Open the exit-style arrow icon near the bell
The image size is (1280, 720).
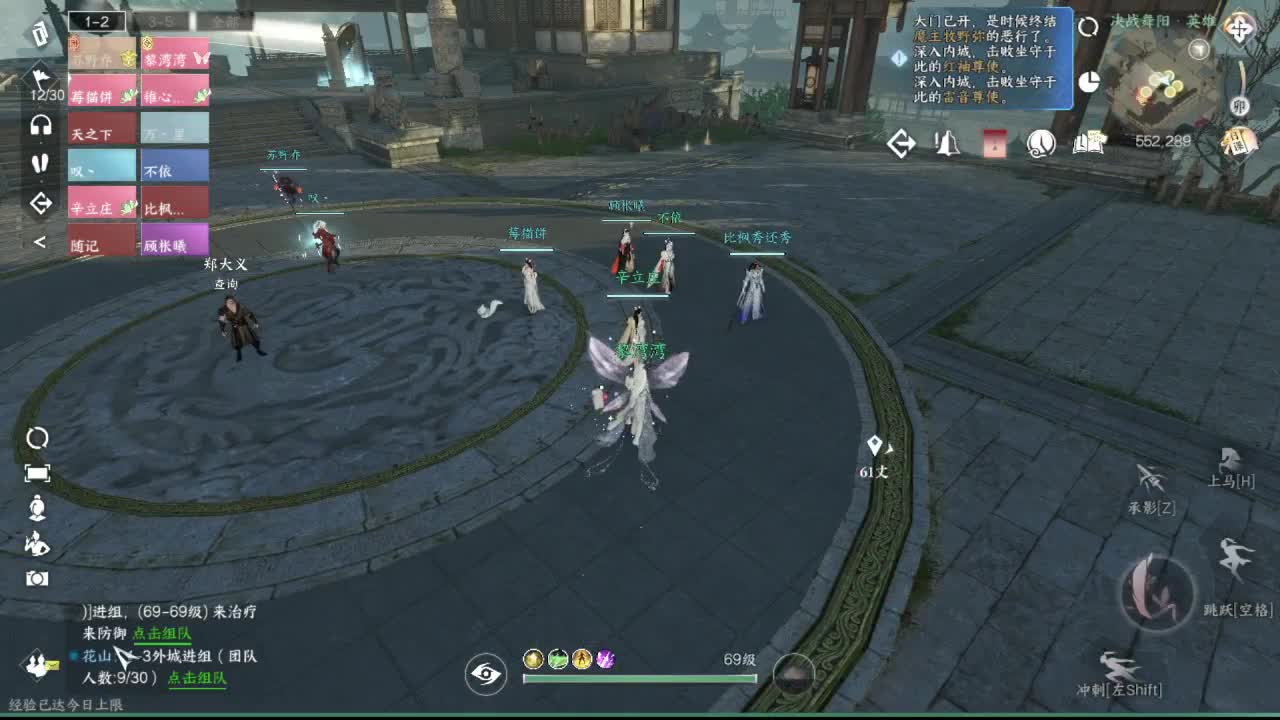tap(902, 143)
